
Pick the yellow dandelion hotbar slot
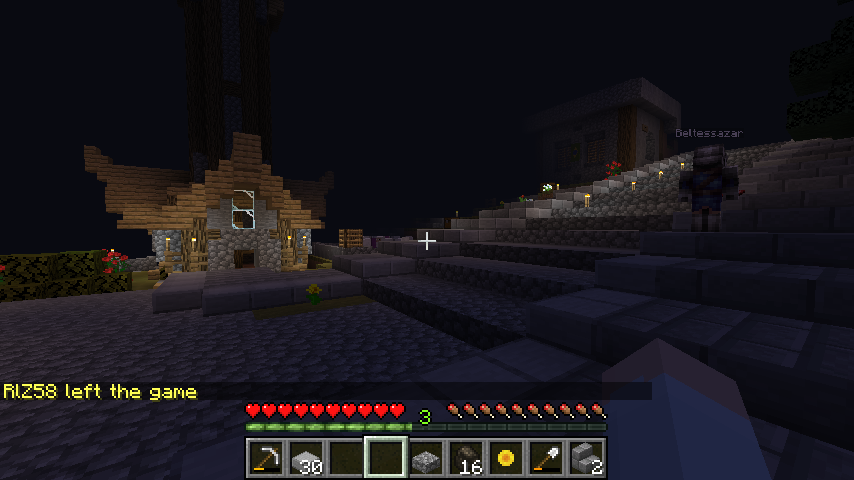pyautogui.click(x=505, y=458)
